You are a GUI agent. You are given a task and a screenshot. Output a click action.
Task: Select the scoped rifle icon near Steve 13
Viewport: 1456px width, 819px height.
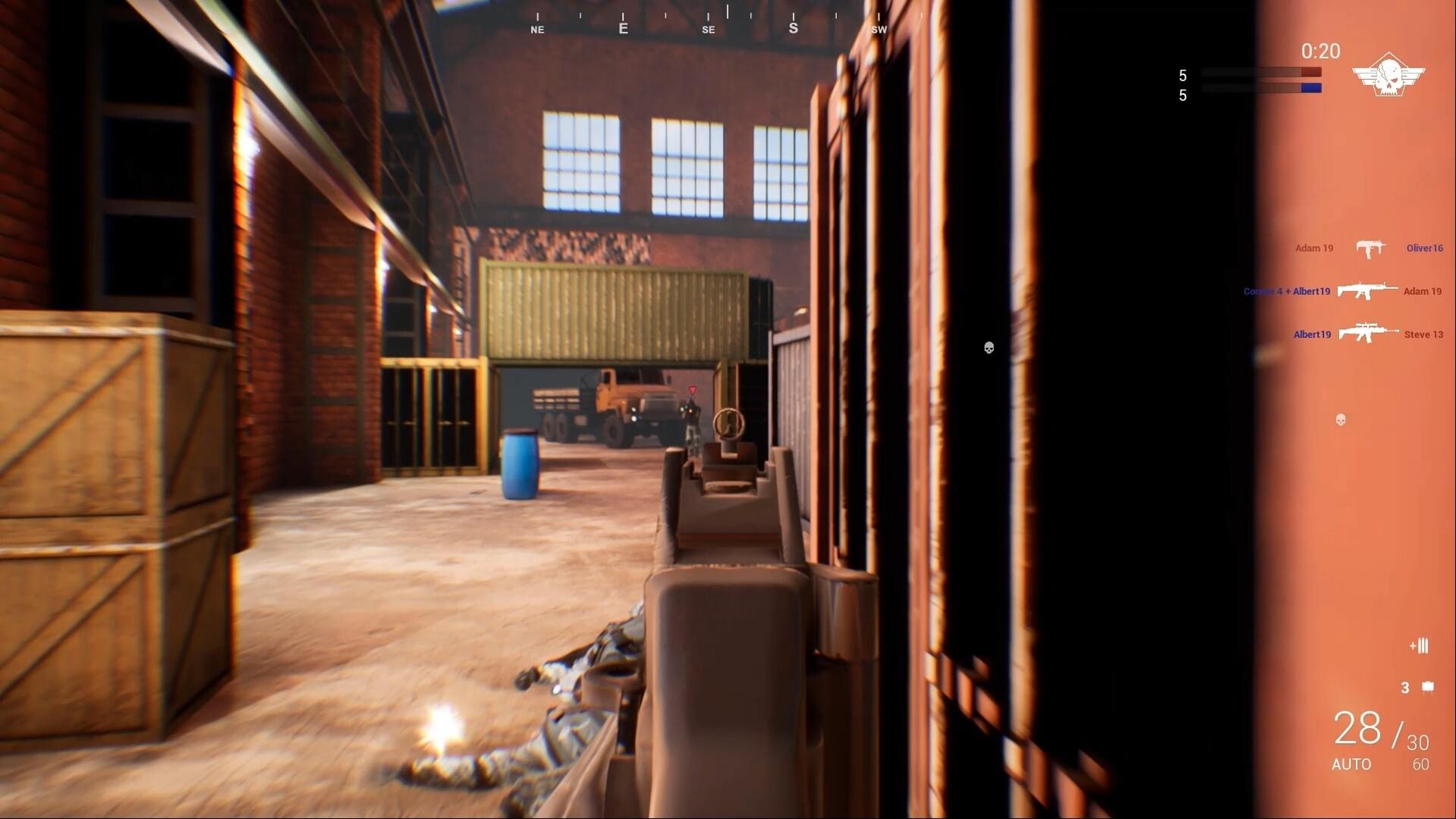pos(1370,334)
